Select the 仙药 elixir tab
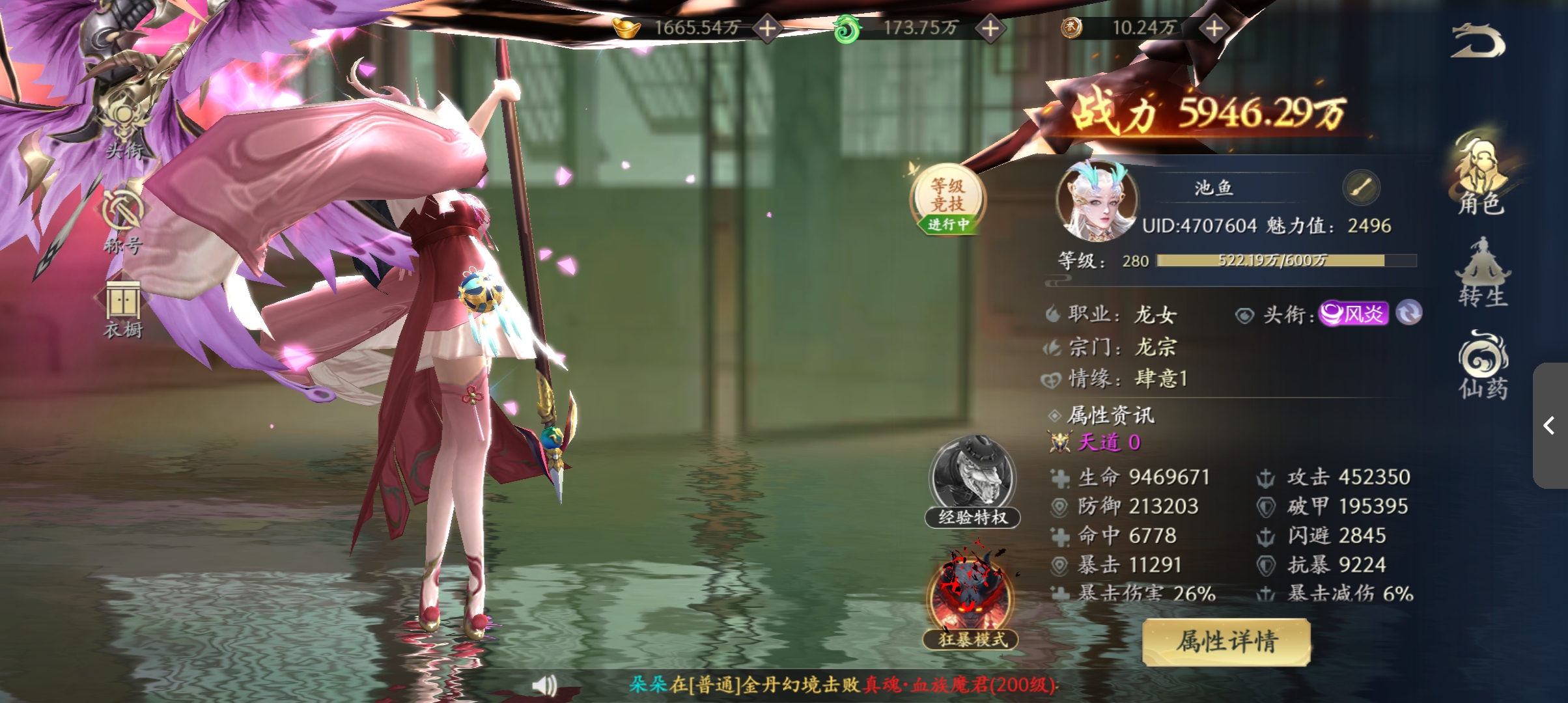 point(1483,365)
